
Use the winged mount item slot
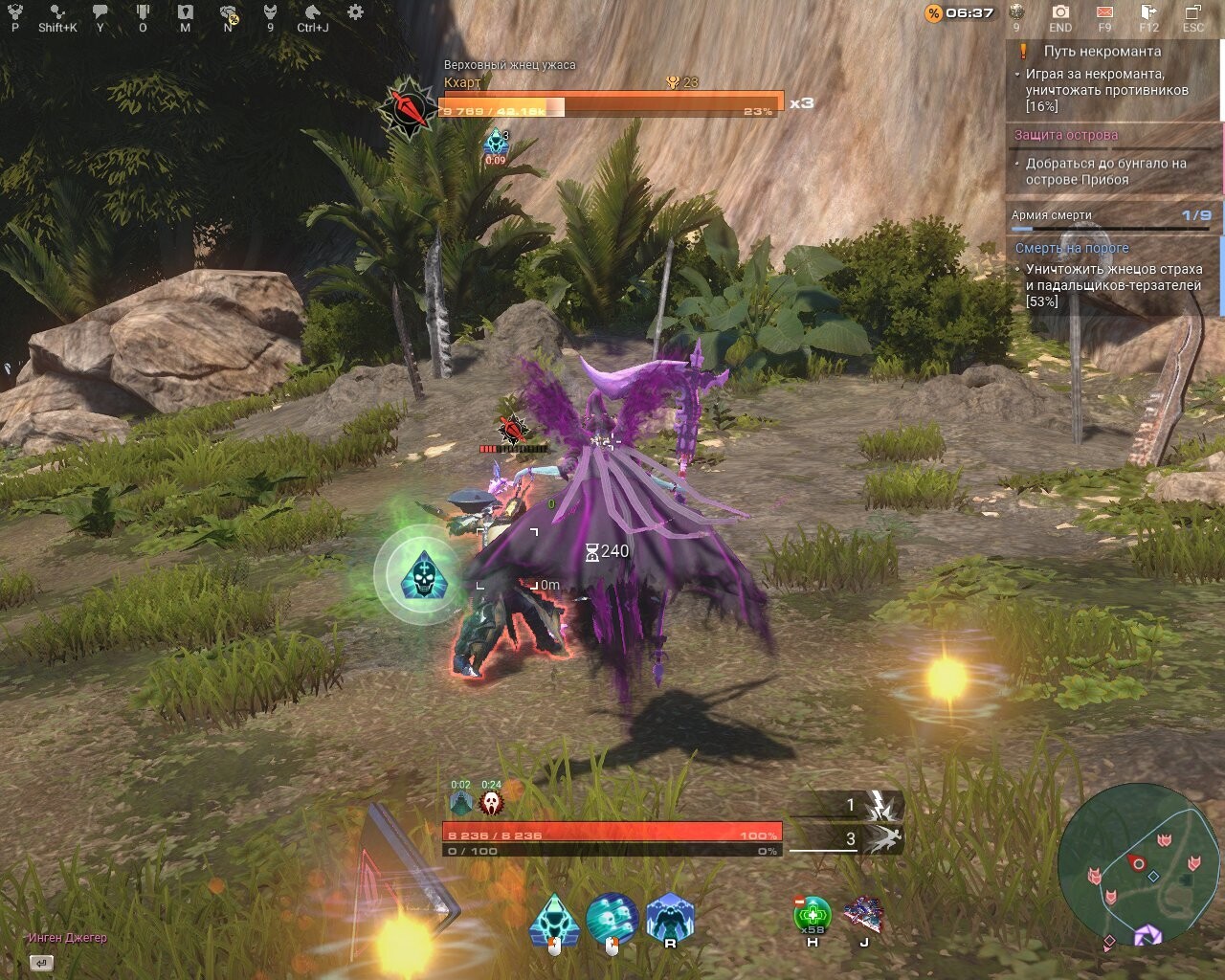click(863, 915)
